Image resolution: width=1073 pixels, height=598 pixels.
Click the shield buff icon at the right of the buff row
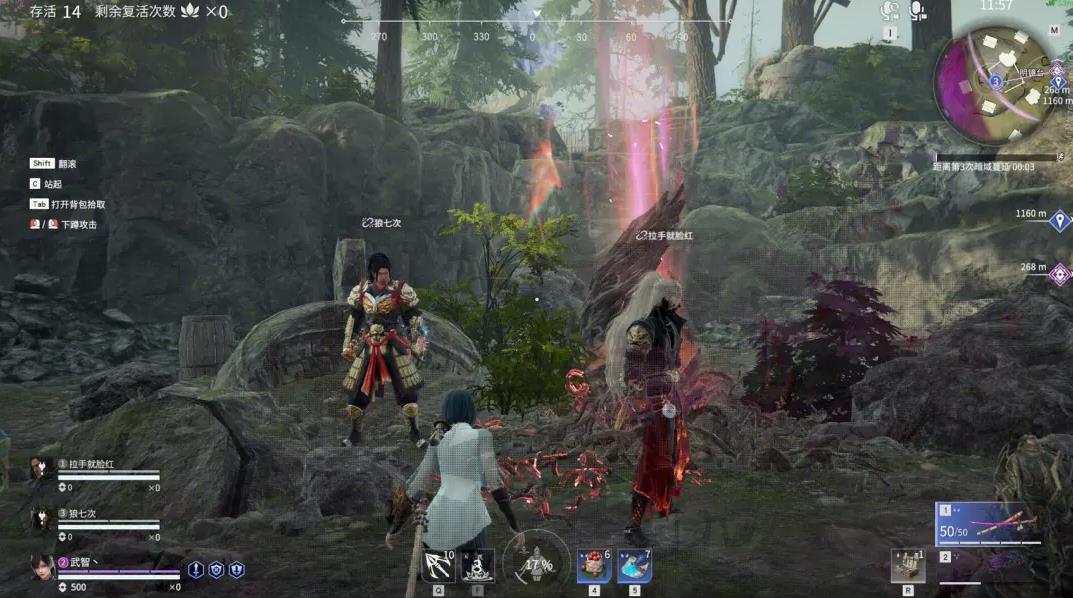point(237,569)
